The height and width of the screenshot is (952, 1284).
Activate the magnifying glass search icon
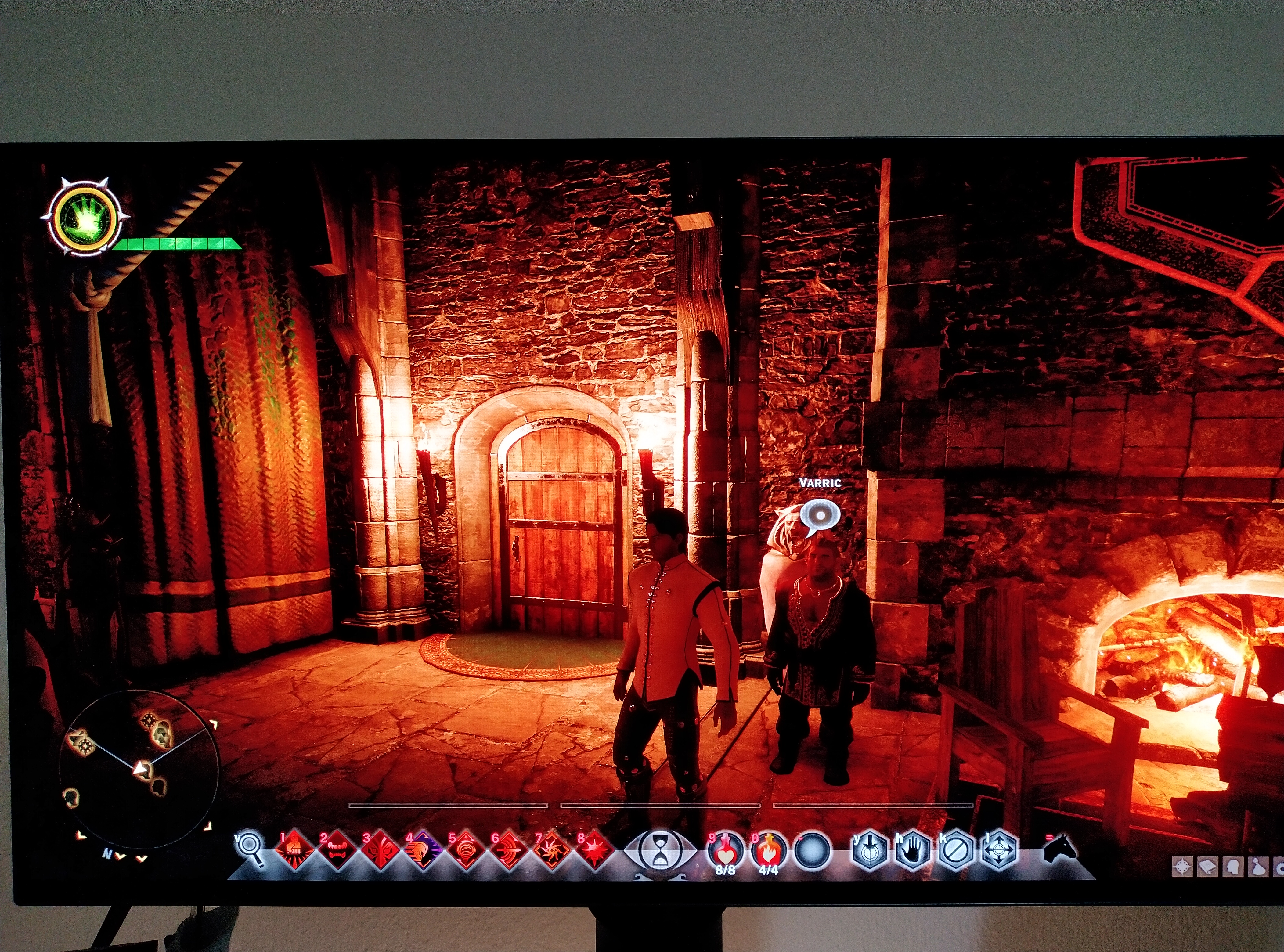pyautogui.click(x=251, y=848)
